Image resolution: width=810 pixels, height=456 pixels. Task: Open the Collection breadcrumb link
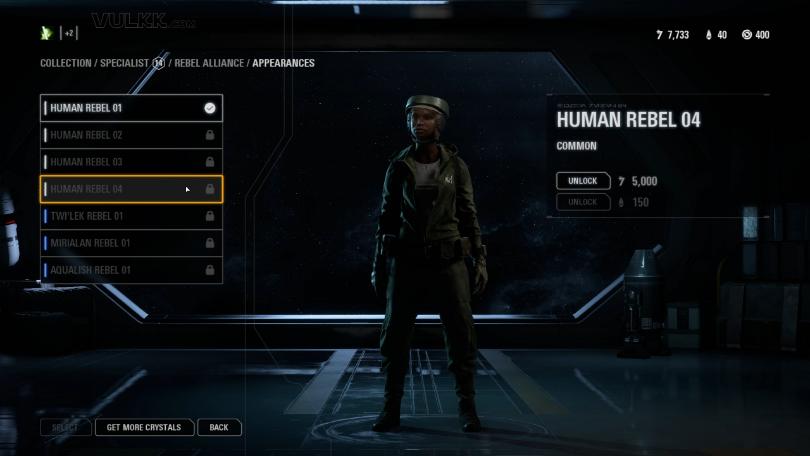pos(65,63)
